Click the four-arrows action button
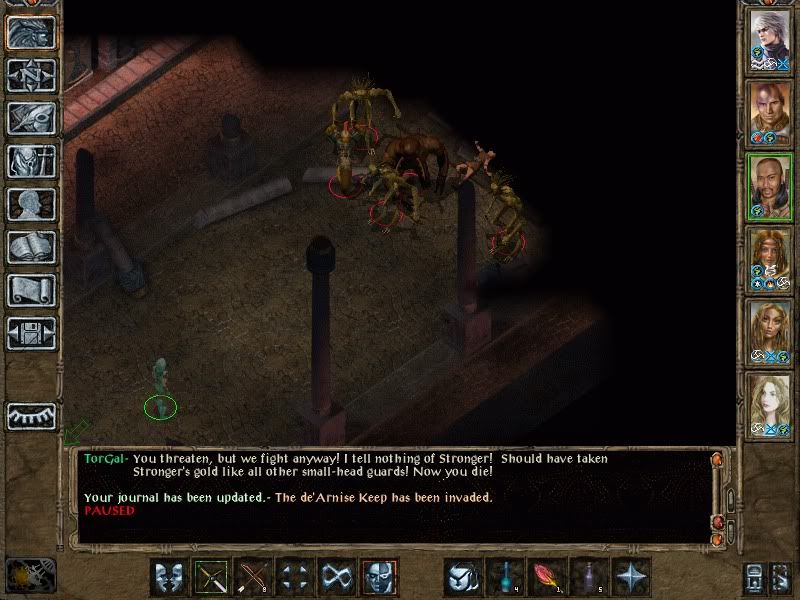Screen dimensions: 800x600 296,577
